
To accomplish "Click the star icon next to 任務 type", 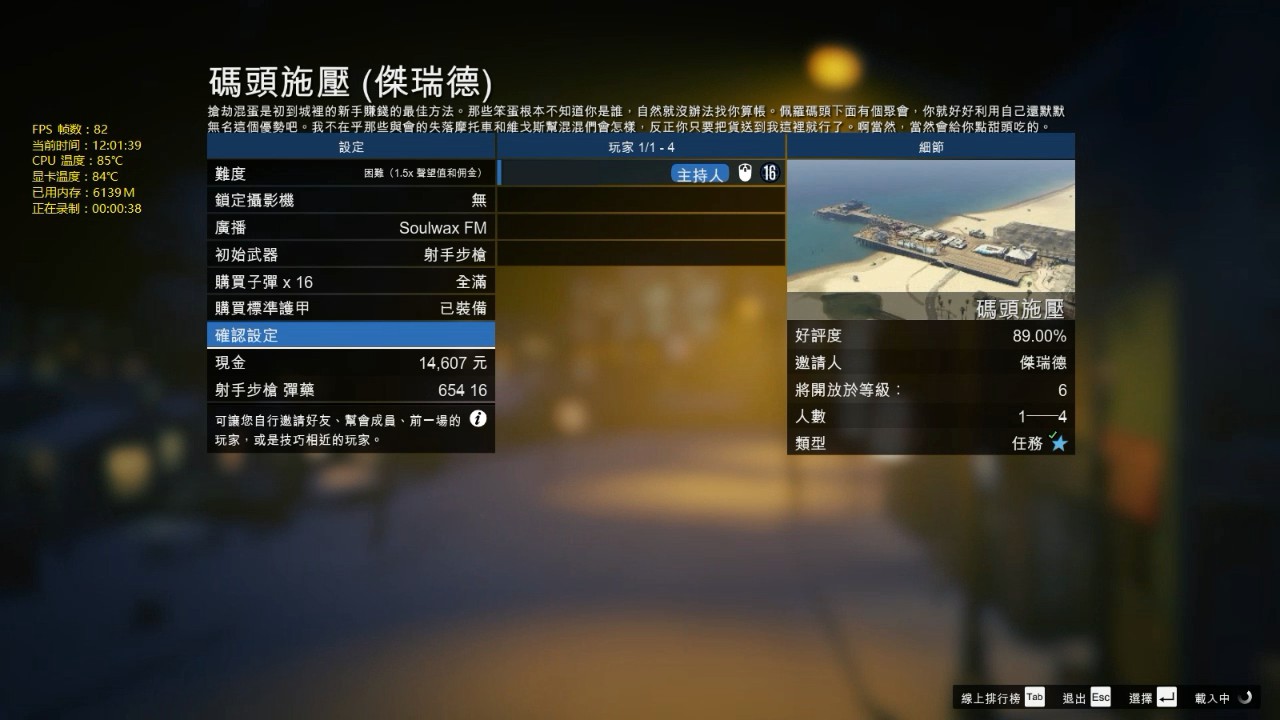I will [x=1061, y=442].
